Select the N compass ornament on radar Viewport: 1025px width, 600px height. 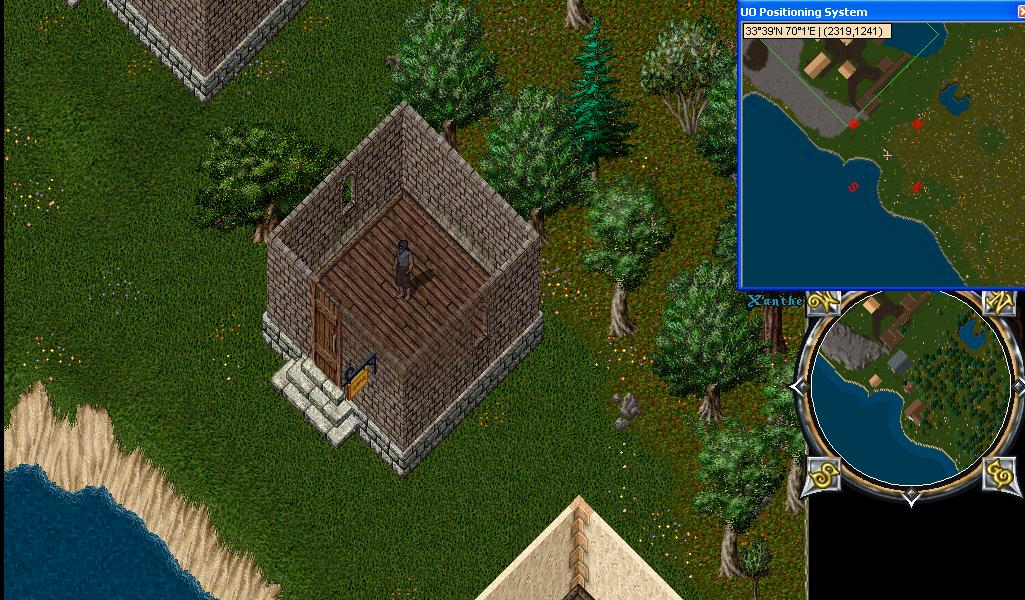pos(999,302)
